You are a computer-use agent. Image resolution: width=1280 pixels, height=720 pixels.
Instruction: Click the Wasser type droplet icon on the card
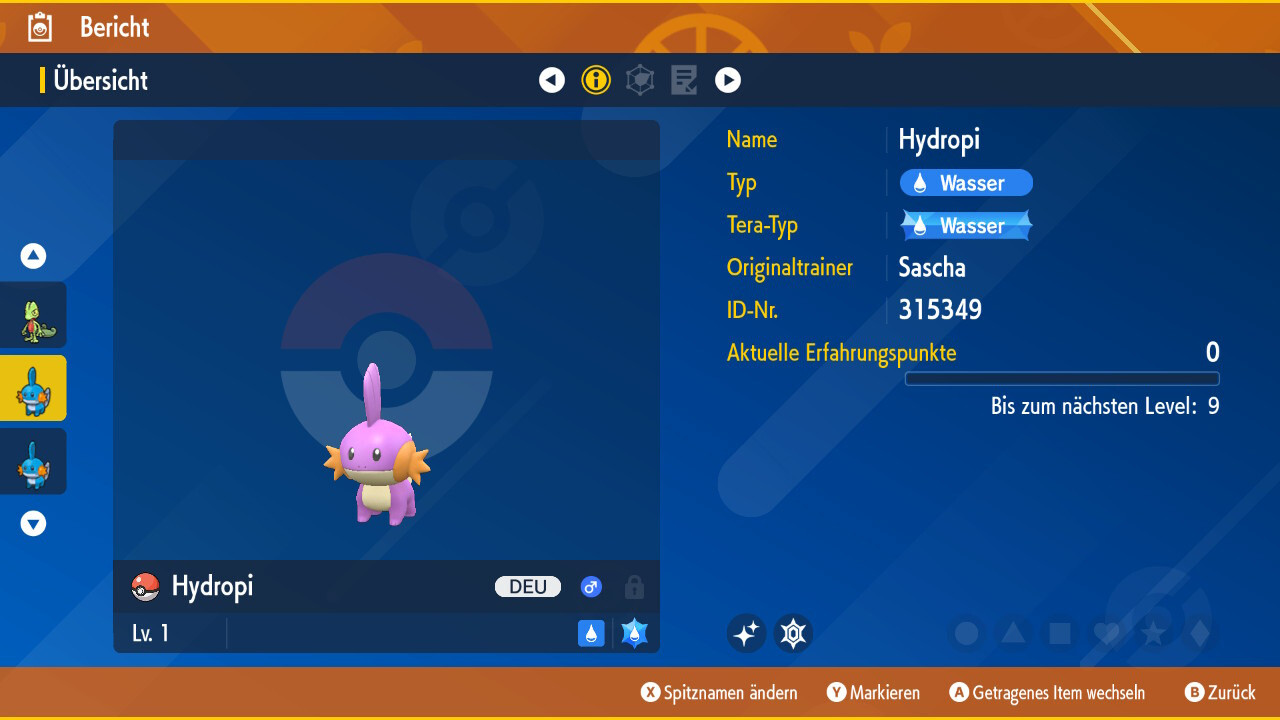(x=591, y=633)
